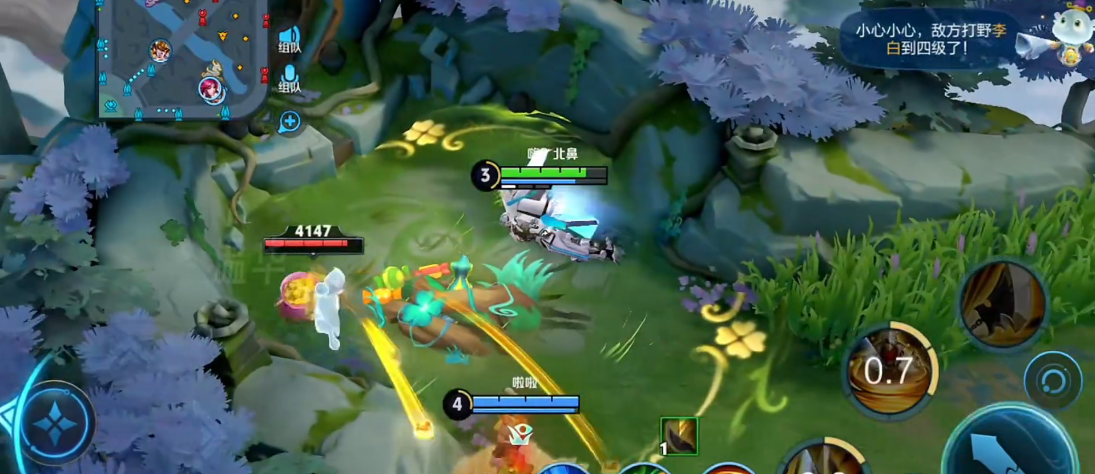The width and height of the screenshot is (1095, 474).
Task: Activate the skill showing 0.7 cooldown
Action: pyautogui.click(x=888, y=370)
